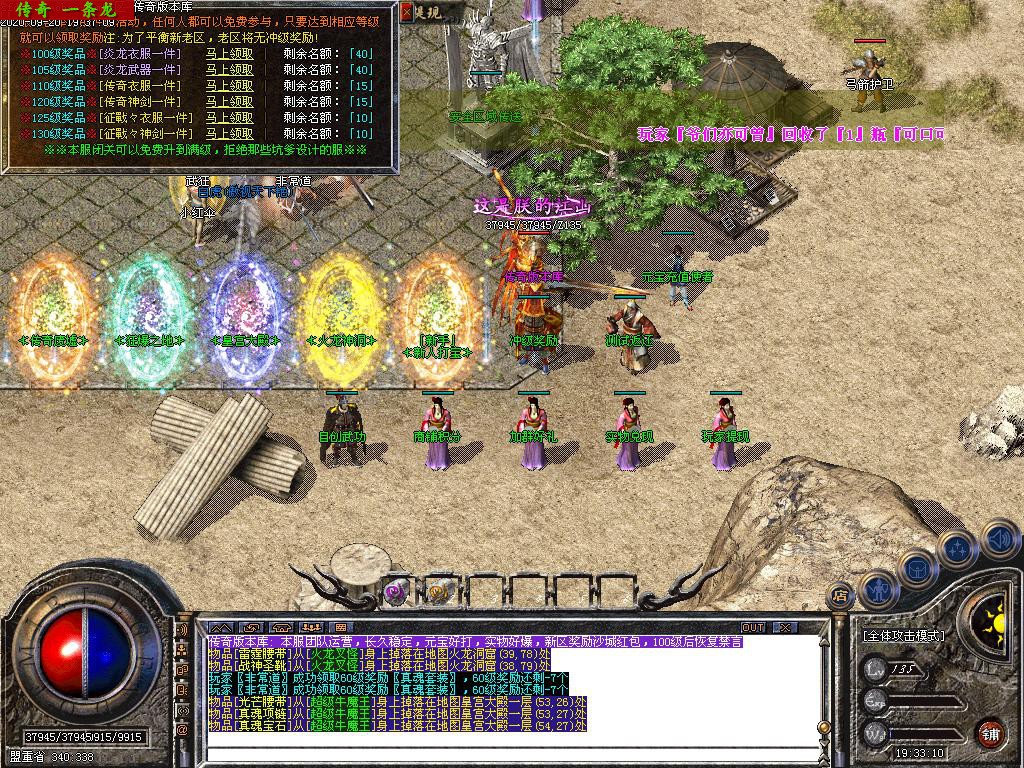
Task: Claim the level 100 reward via 马上领取
Action: point(229,54)
